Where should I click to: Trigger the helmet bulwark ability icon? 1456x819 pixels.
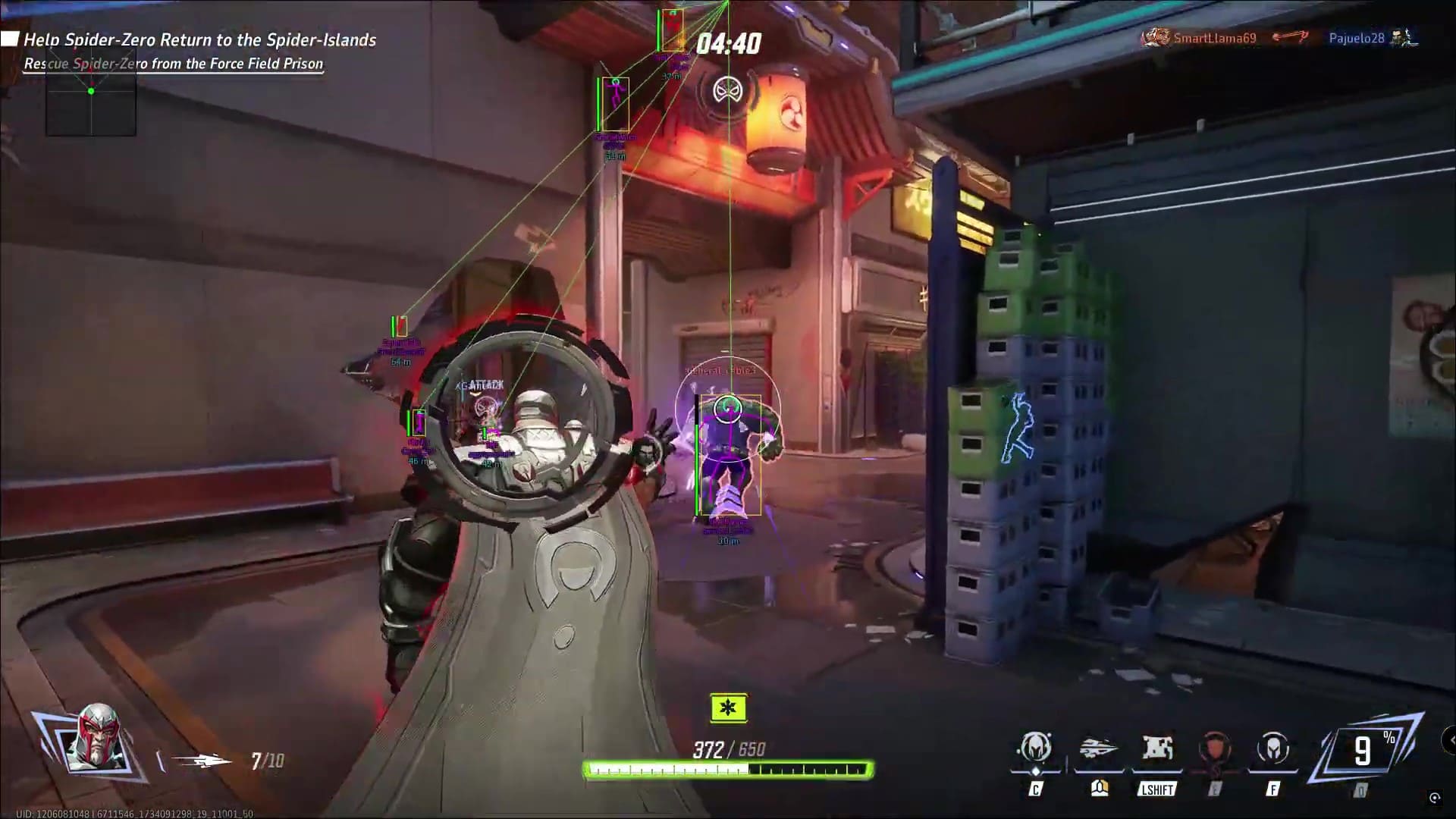[1273, 749]
